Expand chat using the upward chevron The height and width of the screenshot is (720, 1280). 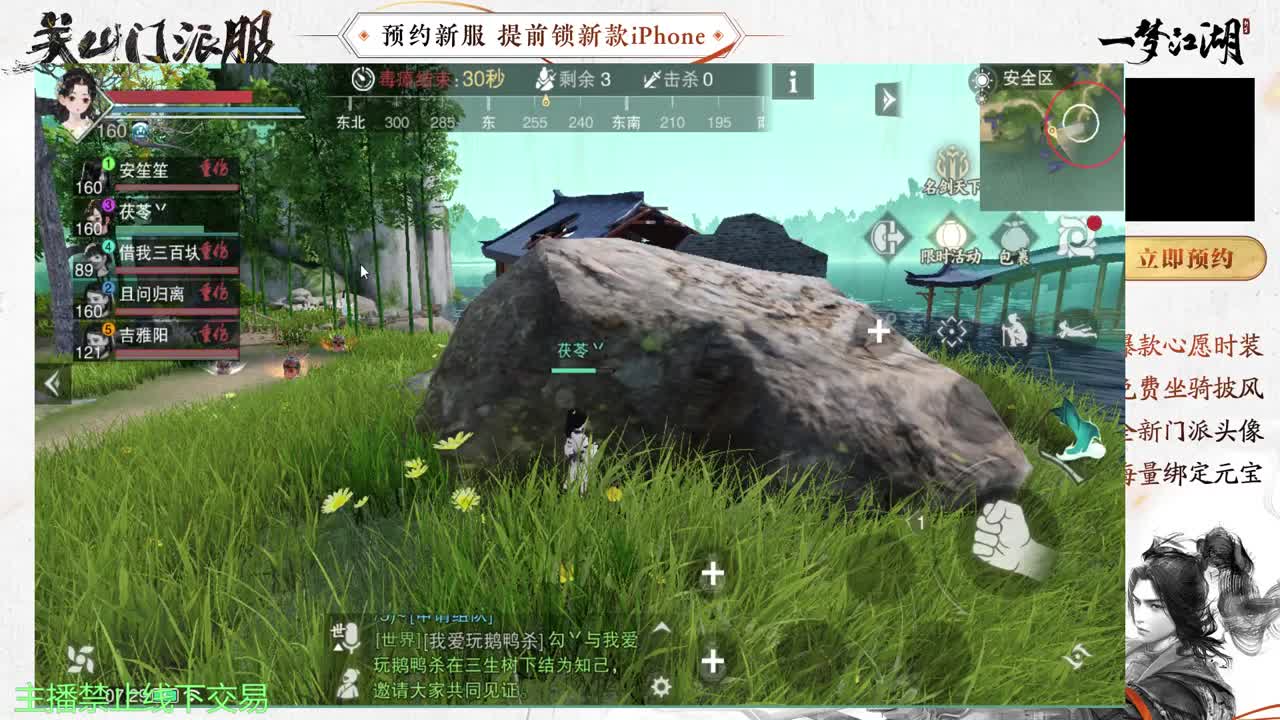coord(661,628)
